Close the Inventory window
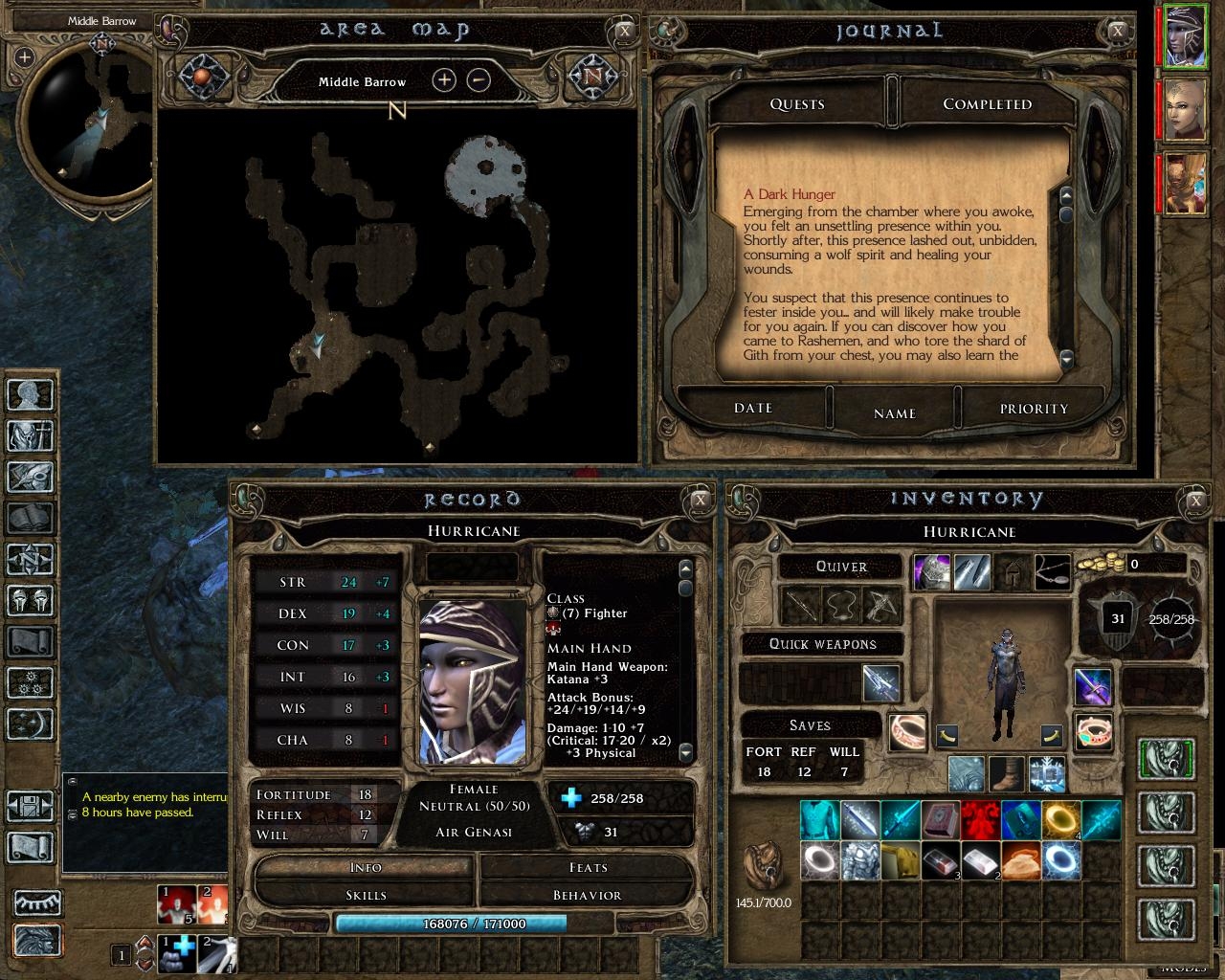 click(x=1195, y=500)
